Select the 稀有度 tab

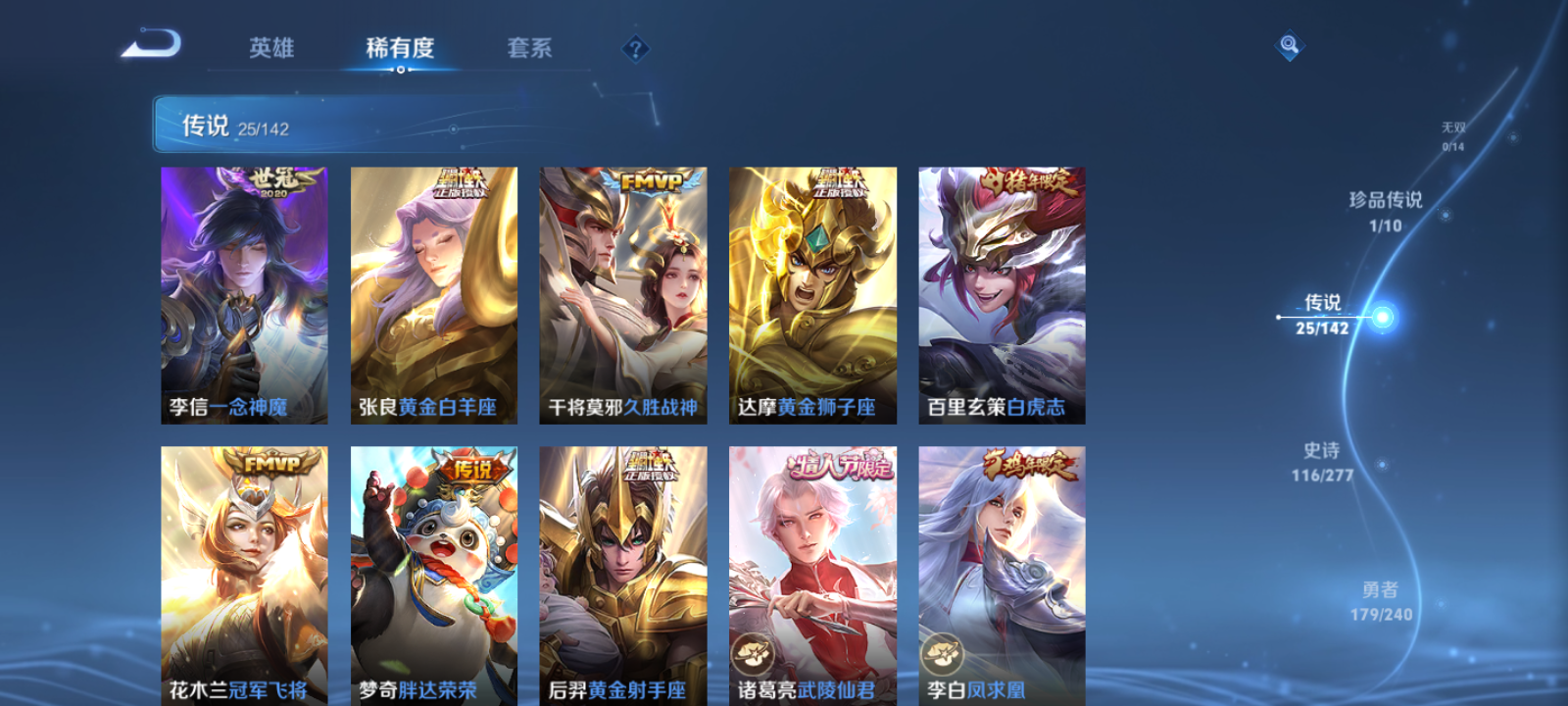point(398,49)
